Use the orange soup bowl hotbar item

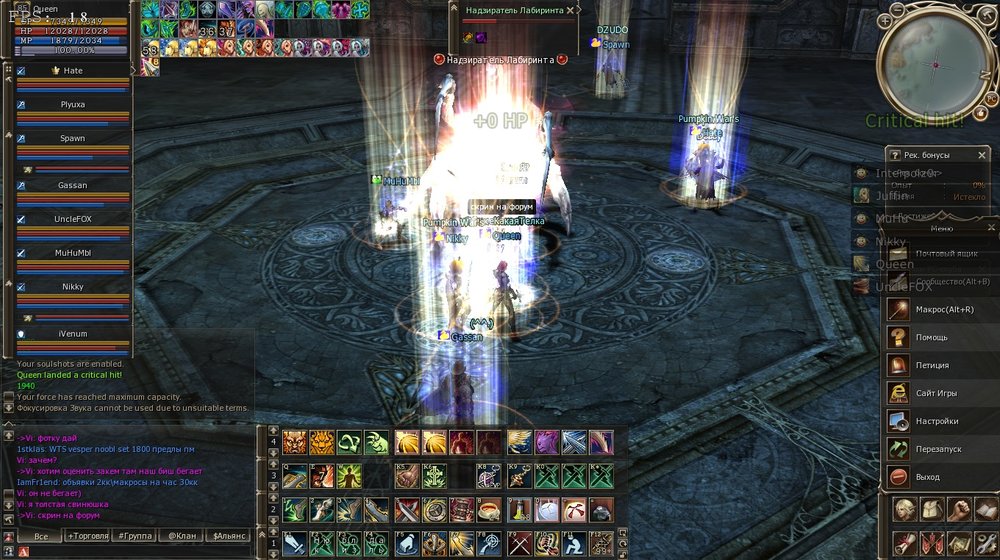tap(487, 510)
